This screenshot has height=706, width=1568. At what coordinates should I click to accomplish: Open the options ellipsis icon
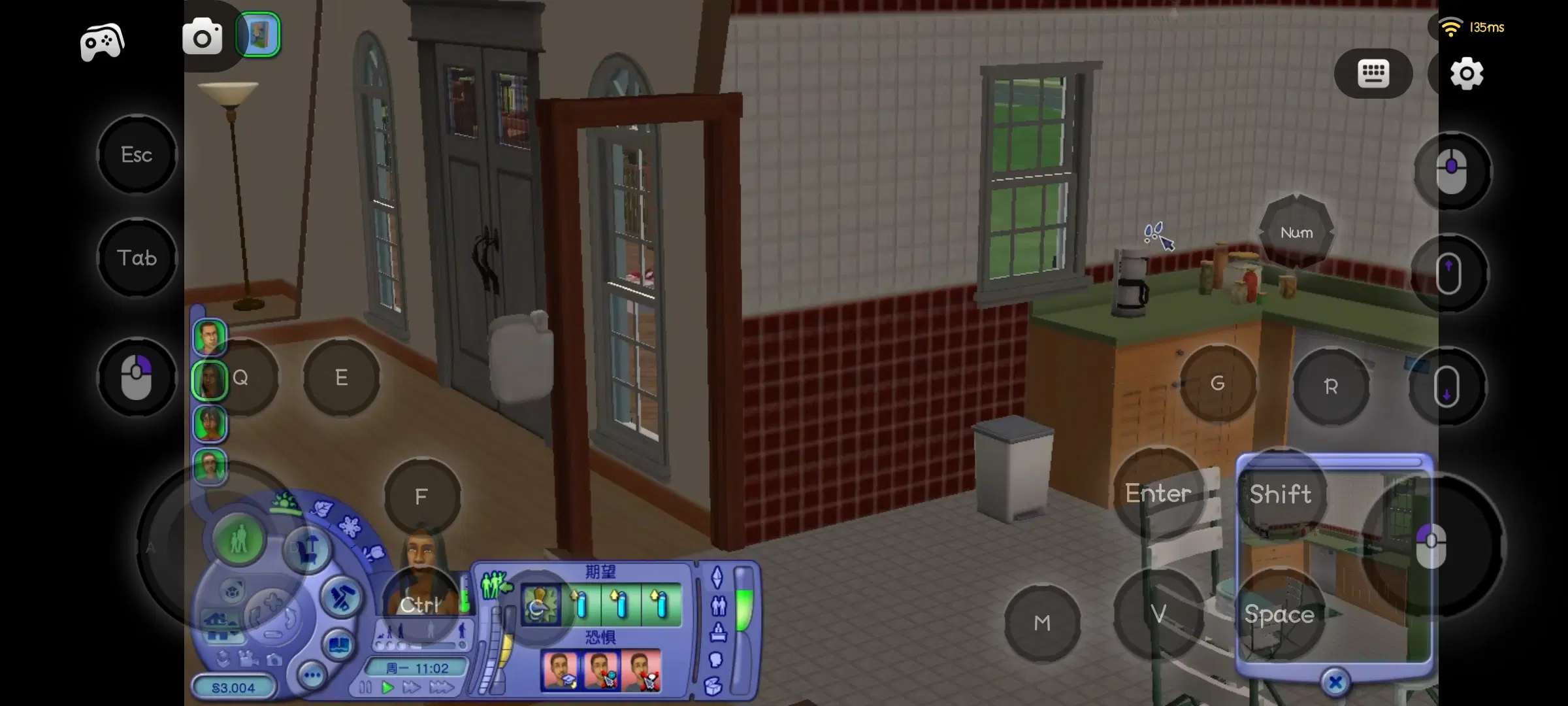point(312,675)
